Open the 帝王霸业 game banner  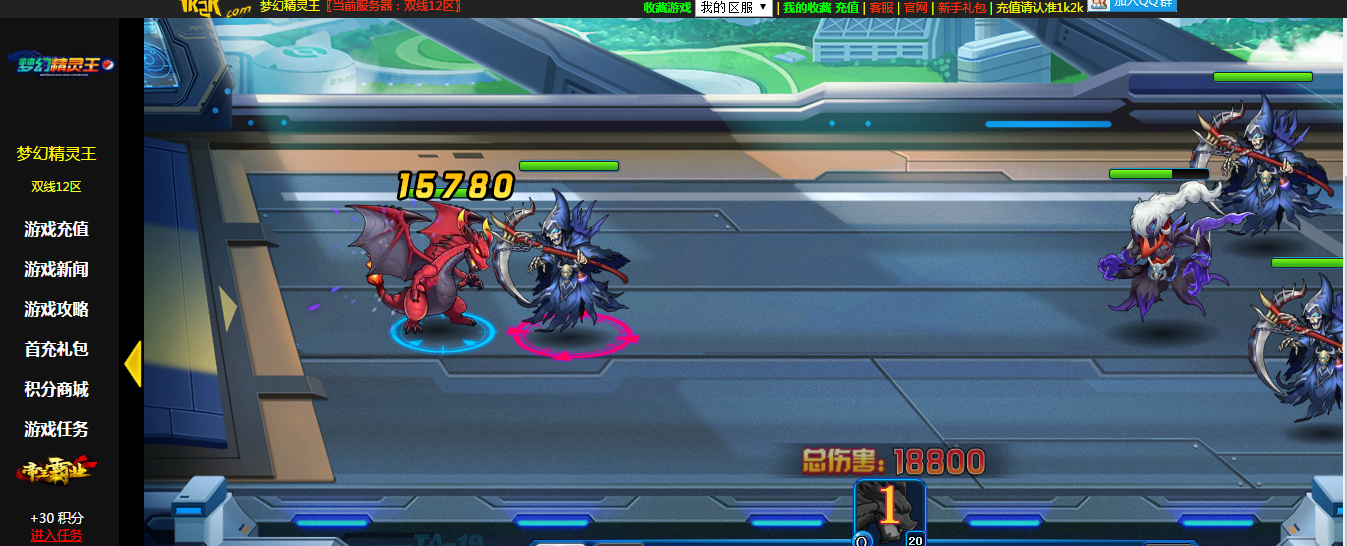[57, 471]
